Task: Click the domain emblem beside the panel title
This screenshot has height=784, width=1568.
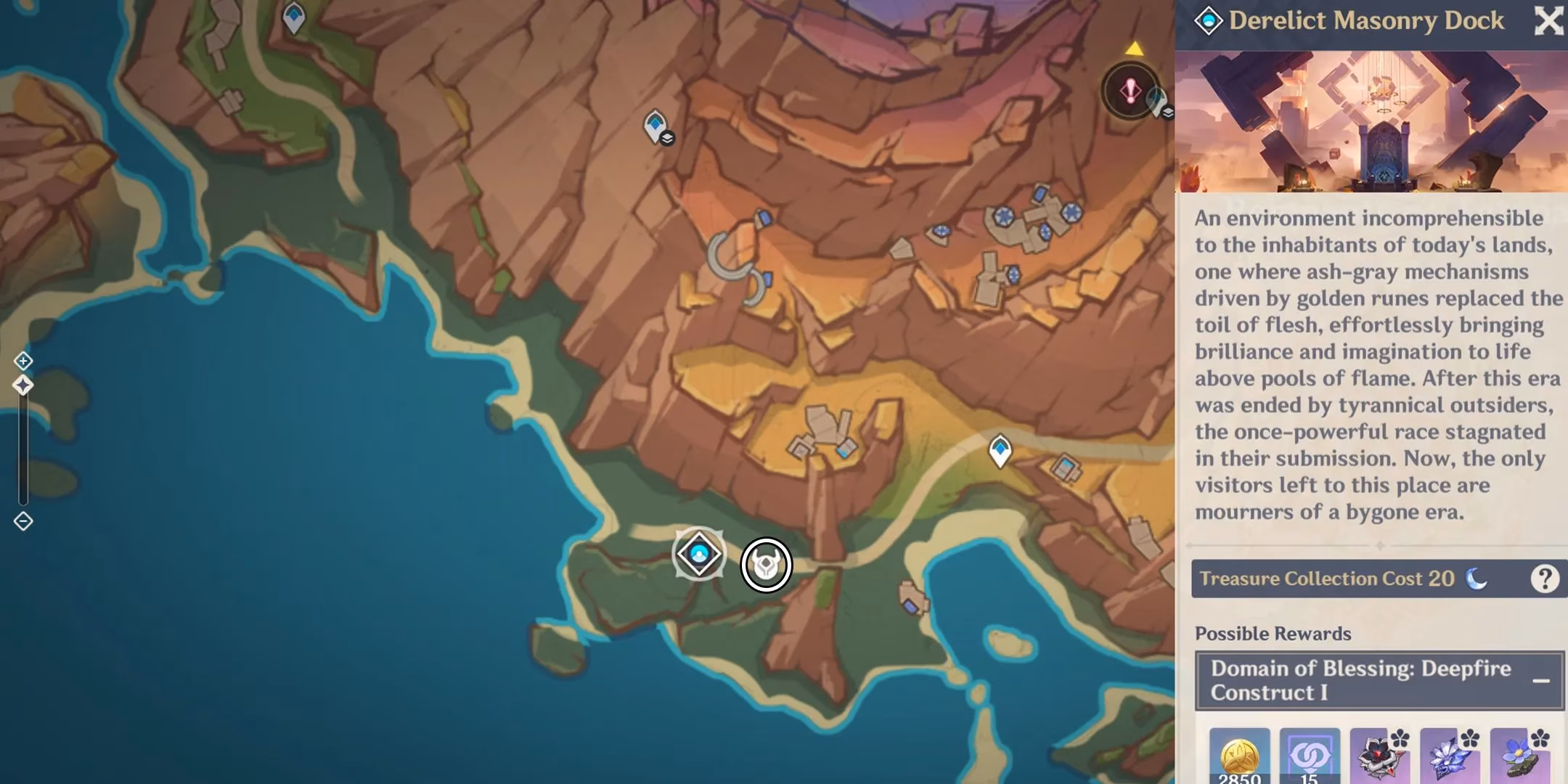Action: click(x=1207, y=20)
